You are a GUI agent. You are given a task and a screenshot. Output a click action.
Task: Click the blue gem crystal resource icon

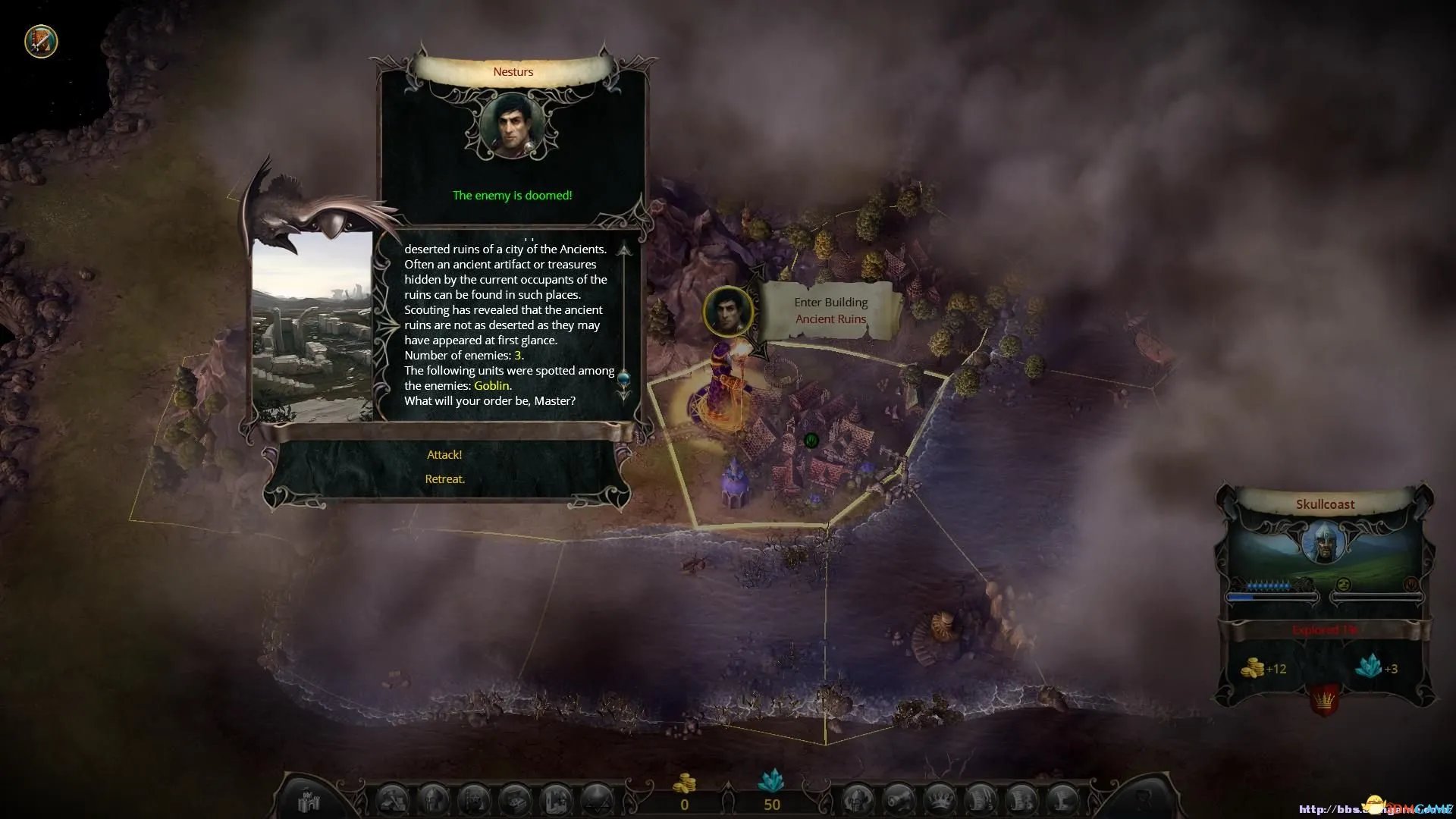click(771, 781)
